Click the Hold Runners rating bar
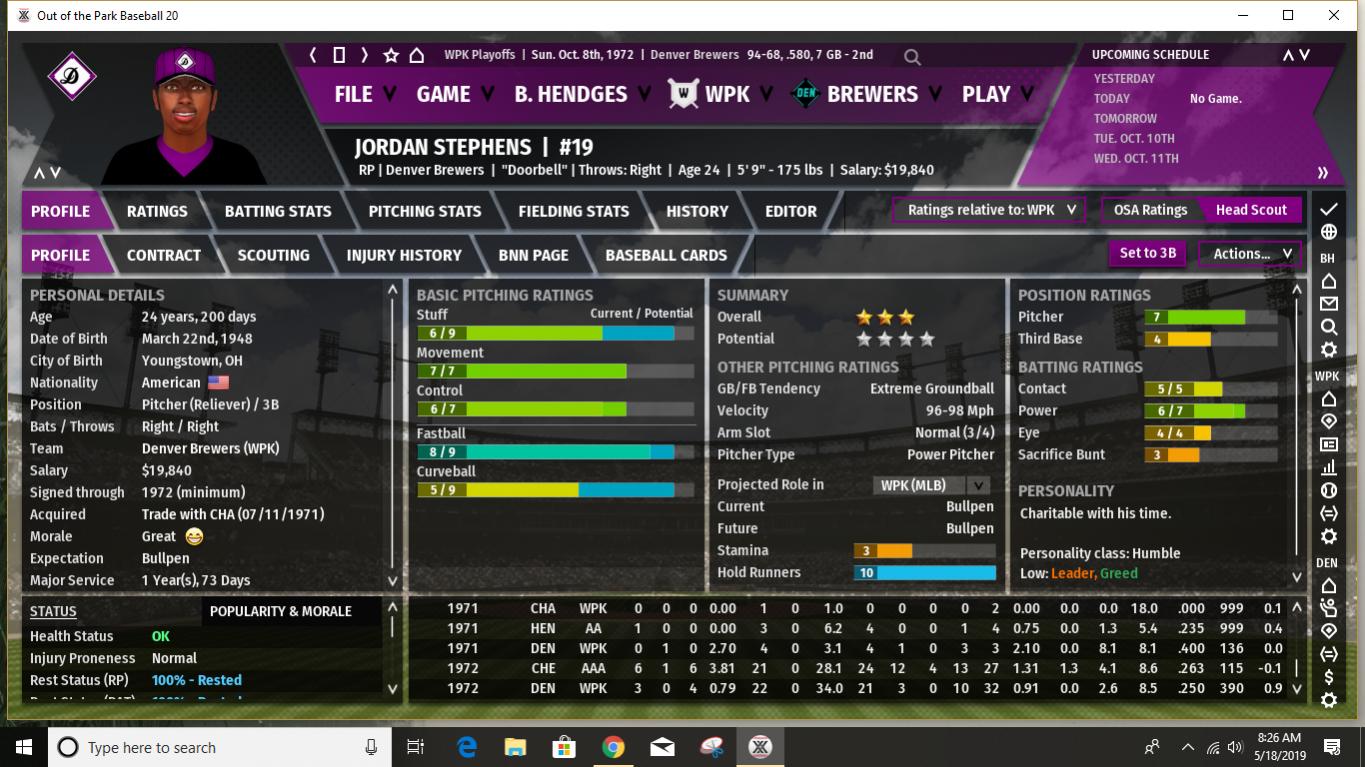Screen dimensions: 1365x767 point(924,572)
